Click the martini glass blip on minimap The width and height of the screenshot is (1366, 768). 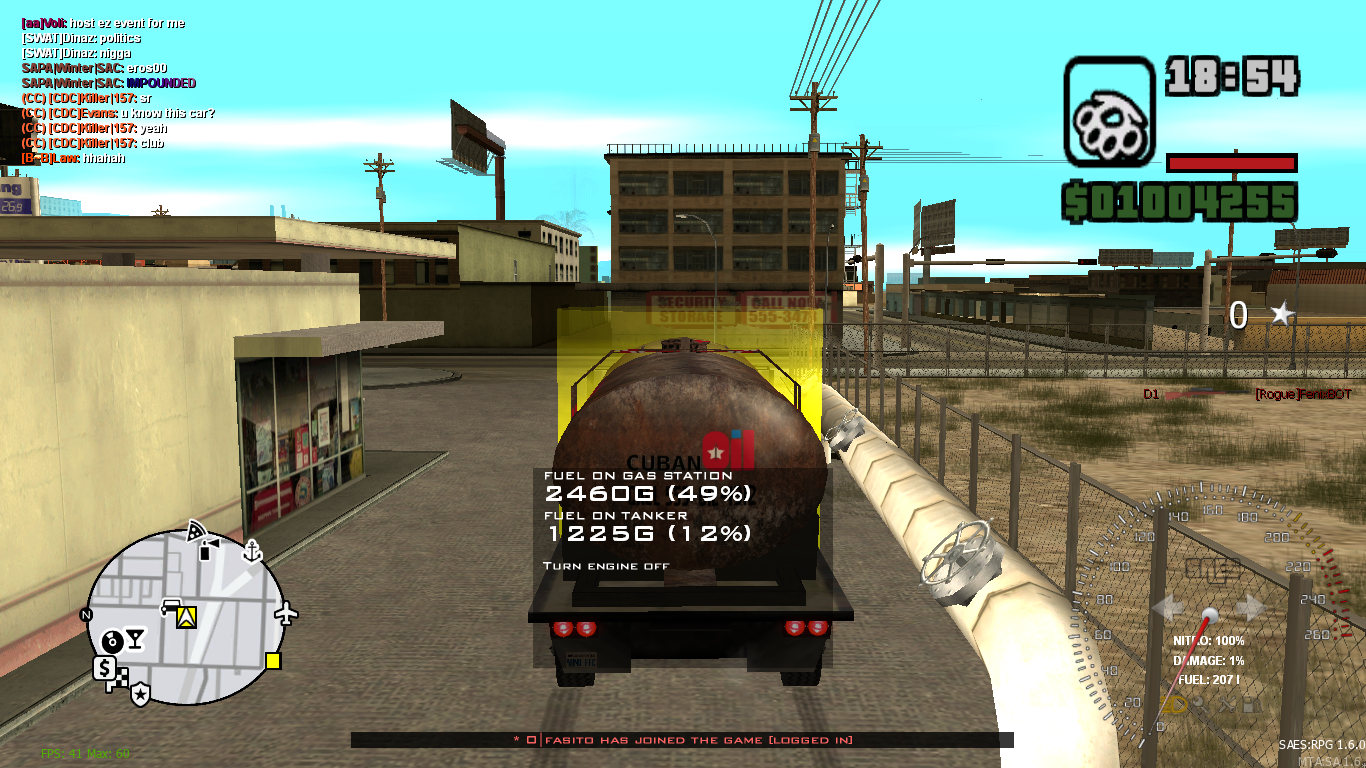pyautogui.click(x=135, y=638)
